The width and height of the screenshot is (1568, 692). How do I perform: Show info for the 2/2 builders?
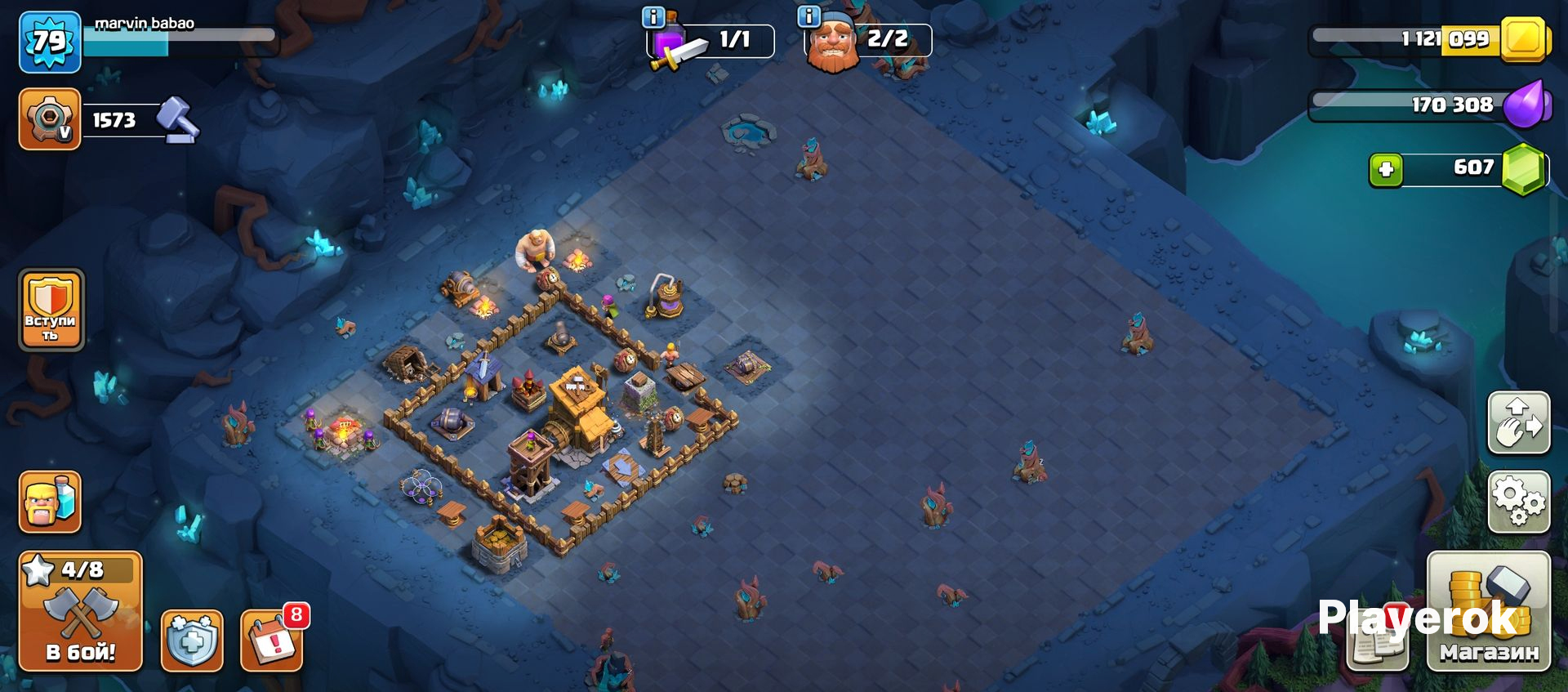(x=808, y=16)
